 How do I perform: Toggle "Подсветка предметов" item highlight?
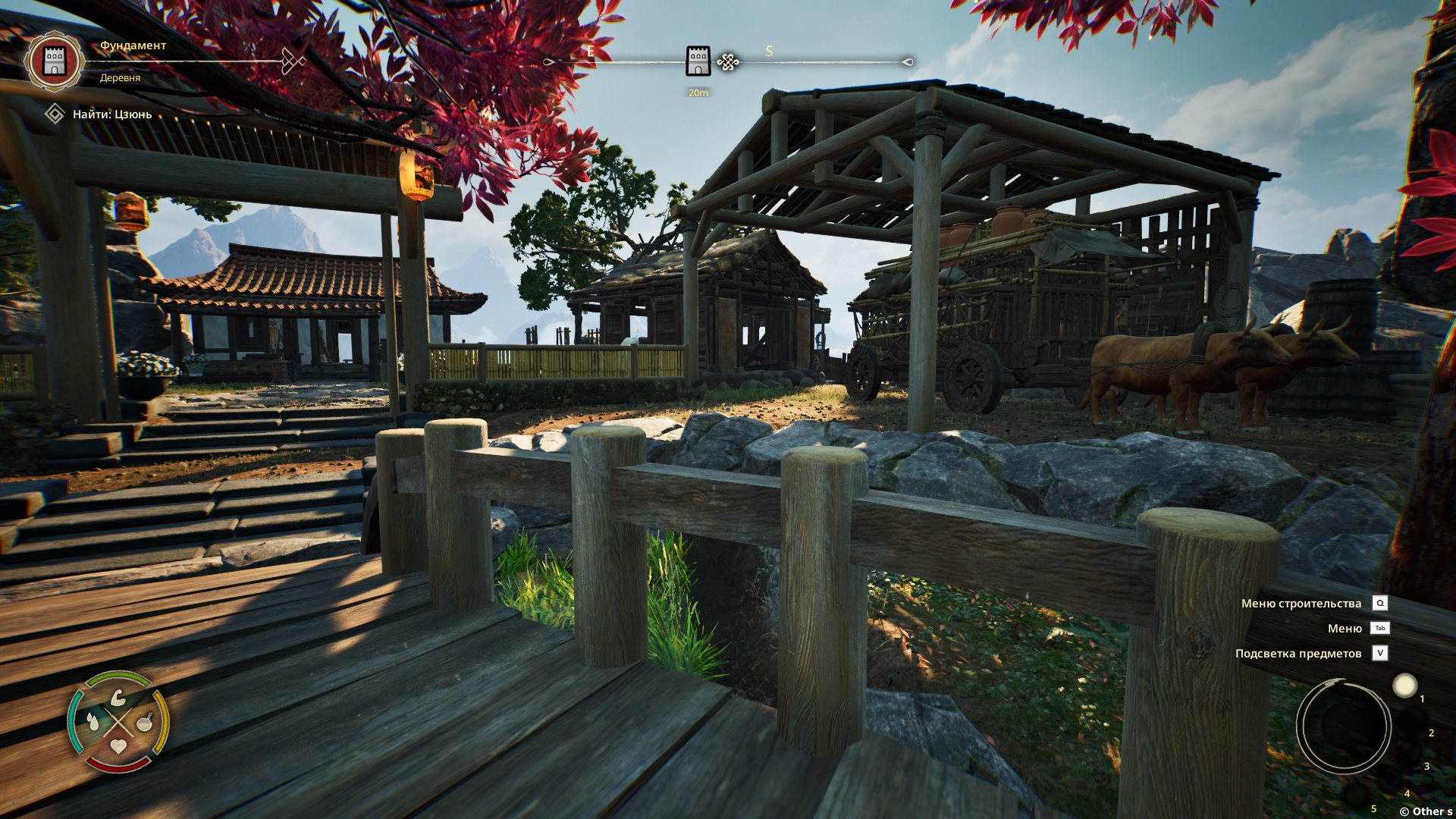pyautogui.click(x=1298, y=654)
